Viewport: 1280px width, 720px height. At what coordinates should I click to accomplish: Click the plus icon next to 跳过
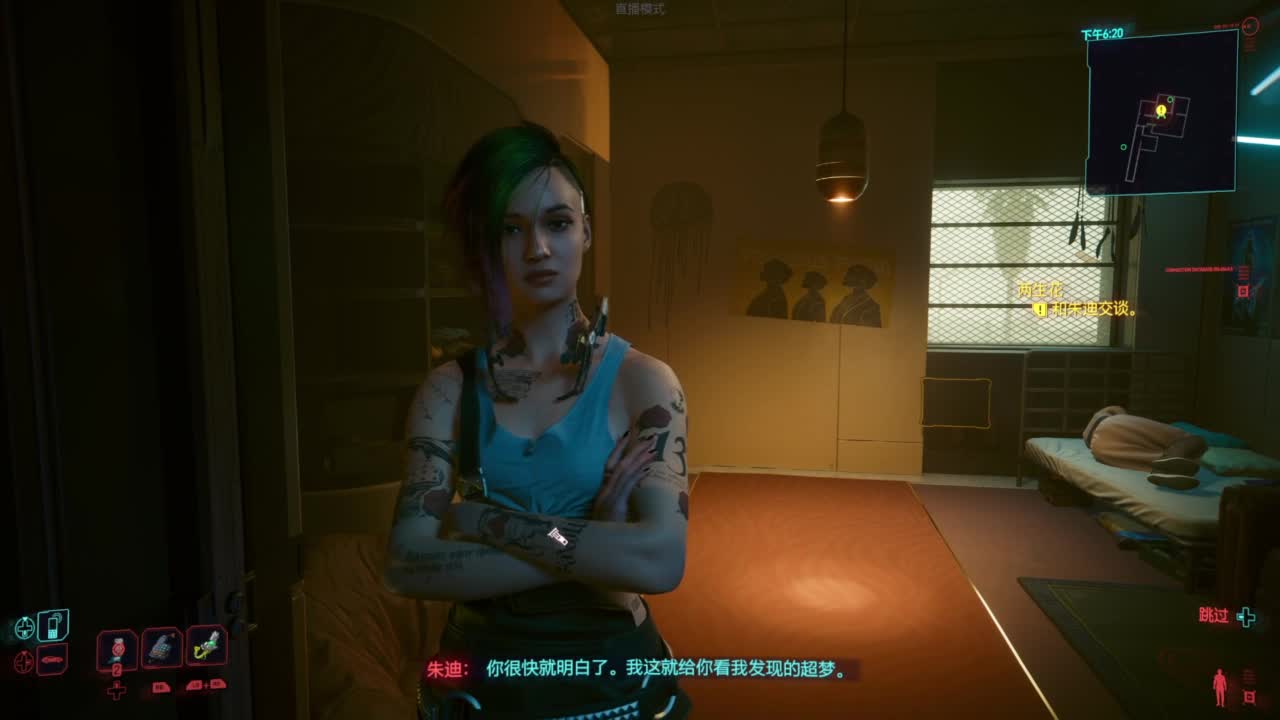tap(1245, 616)
